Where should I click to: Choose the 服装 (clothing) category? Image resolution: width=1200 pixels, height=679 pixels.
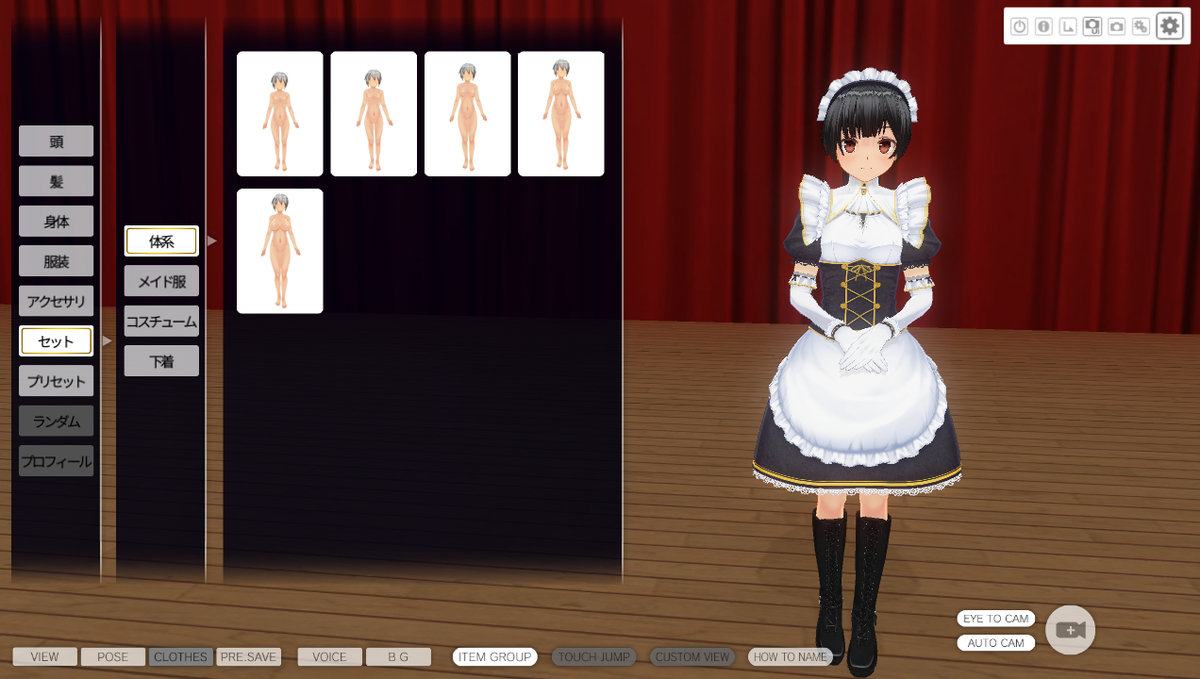coord(56,261)
